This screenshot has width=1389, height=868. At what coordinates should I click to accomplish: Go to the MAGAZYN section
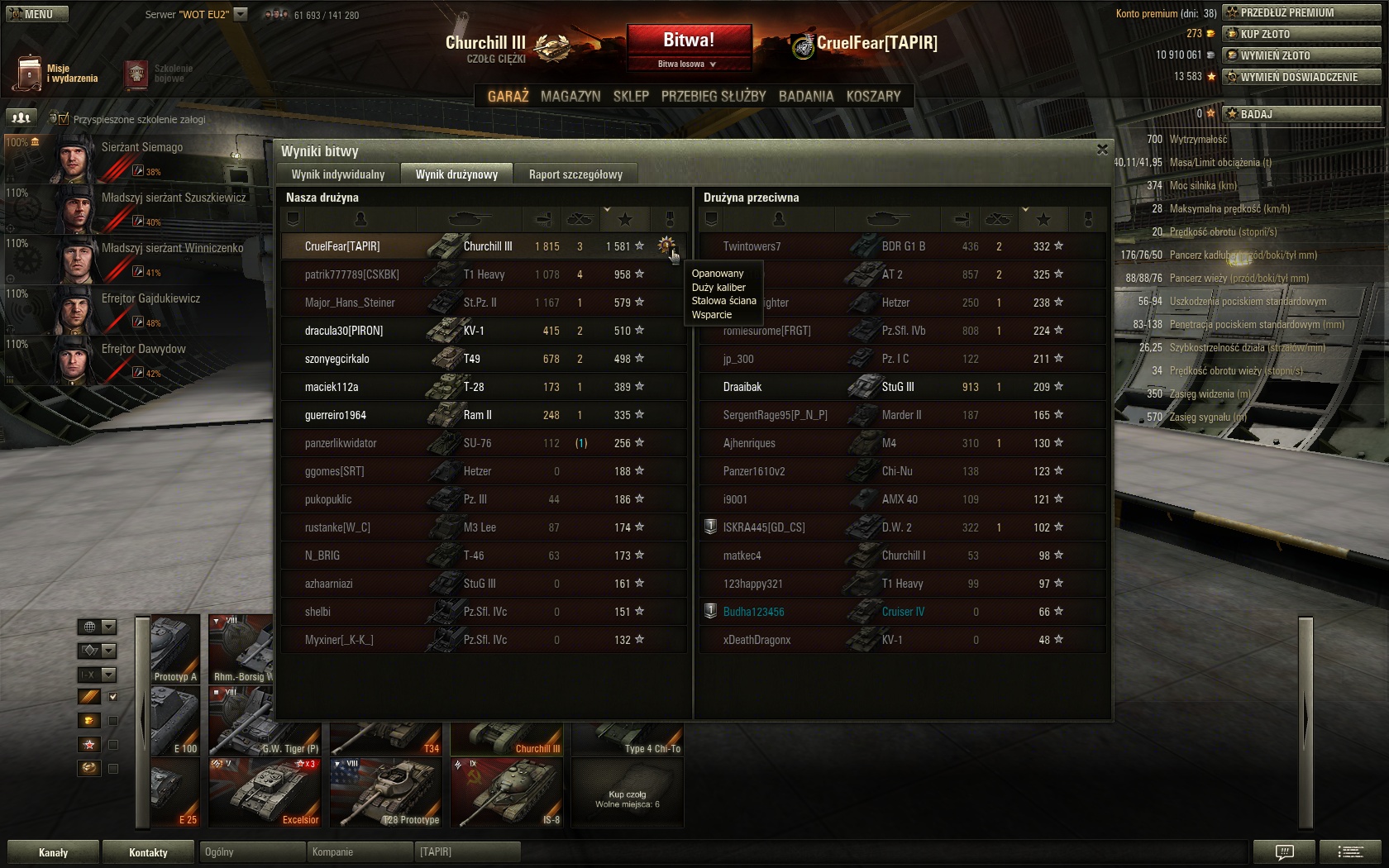point(570,96)
